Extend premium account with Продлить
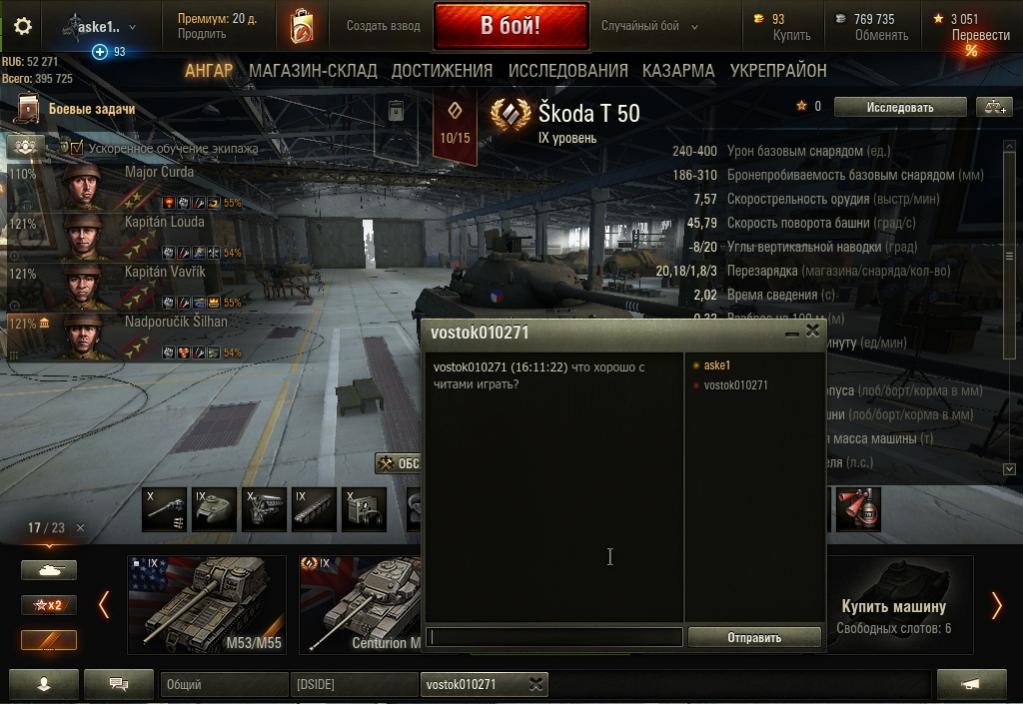1023x704 pixels. click(x=202, y=34)
